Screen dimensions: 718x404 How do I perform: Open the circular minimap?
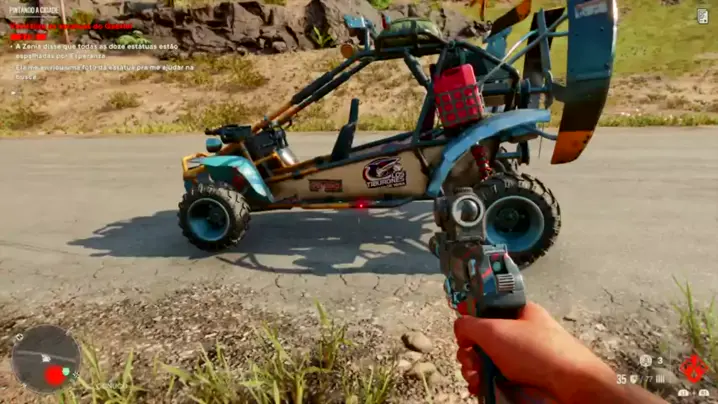coord(45,358)
